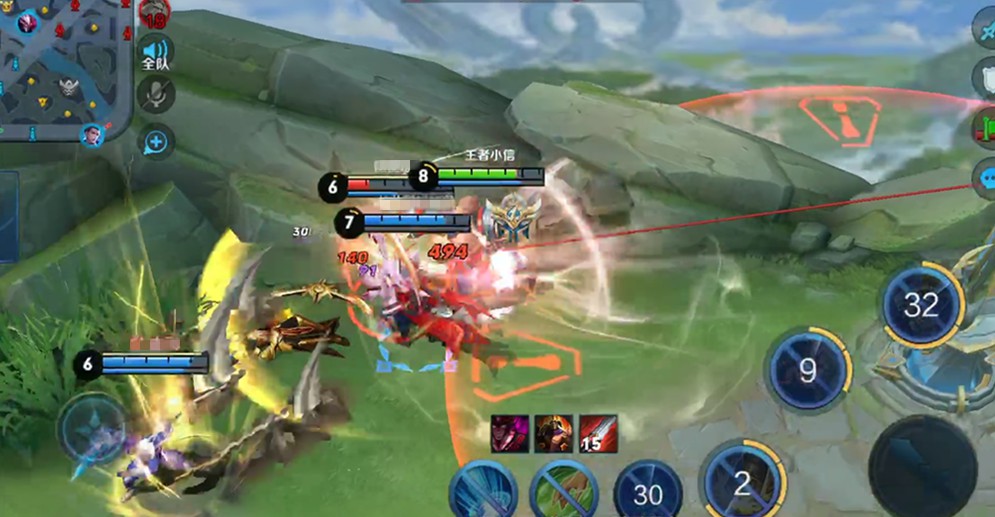This screenshot has width=995, height=517.
Task: Tap the blue disabled skill button
Action: pyautogui.click(x=482, y=493)
